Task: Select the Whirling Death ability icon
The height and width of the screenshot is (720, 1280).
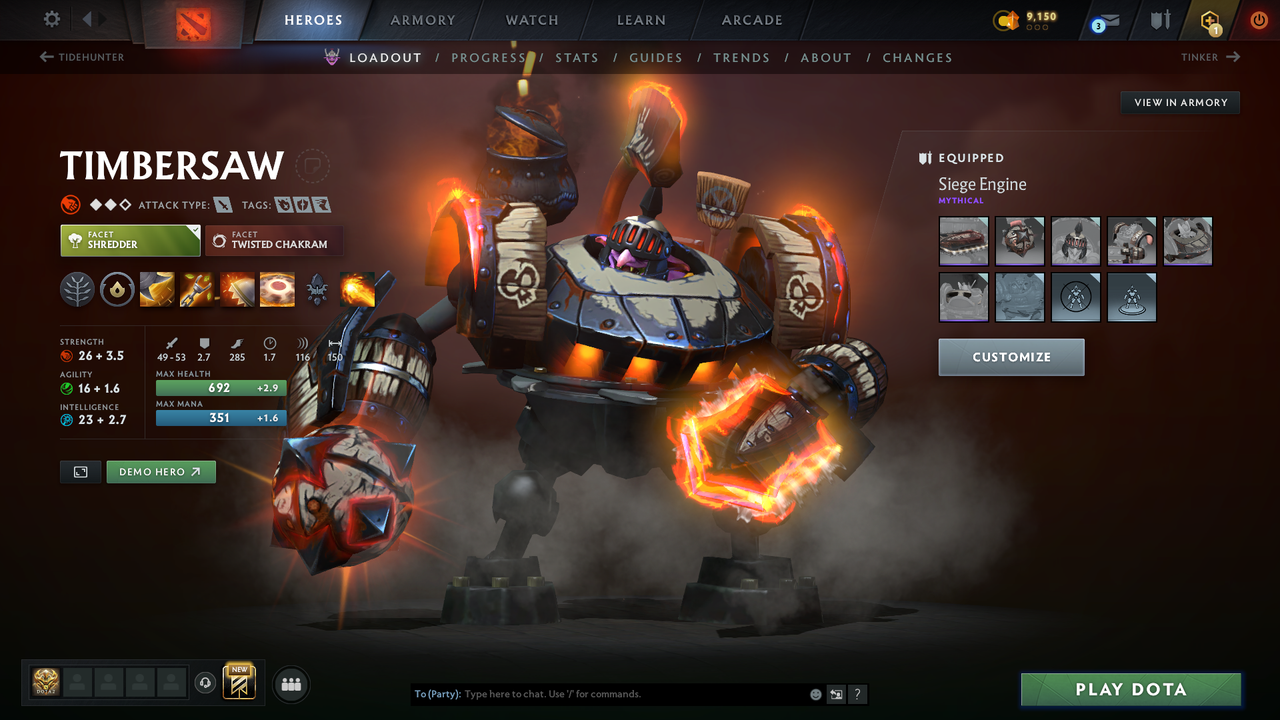Action: click(x=157, y=290)
